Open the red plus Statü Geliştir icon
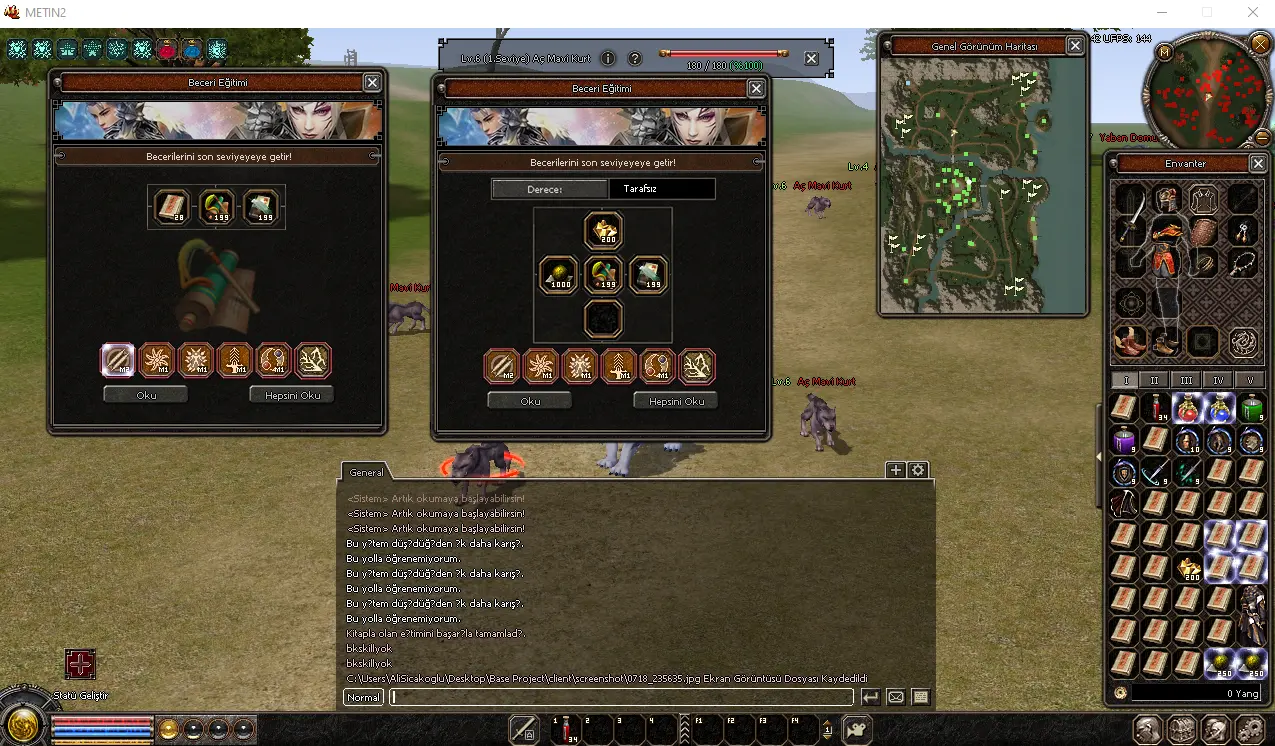The image size is (1275, 746). (80, 664)
